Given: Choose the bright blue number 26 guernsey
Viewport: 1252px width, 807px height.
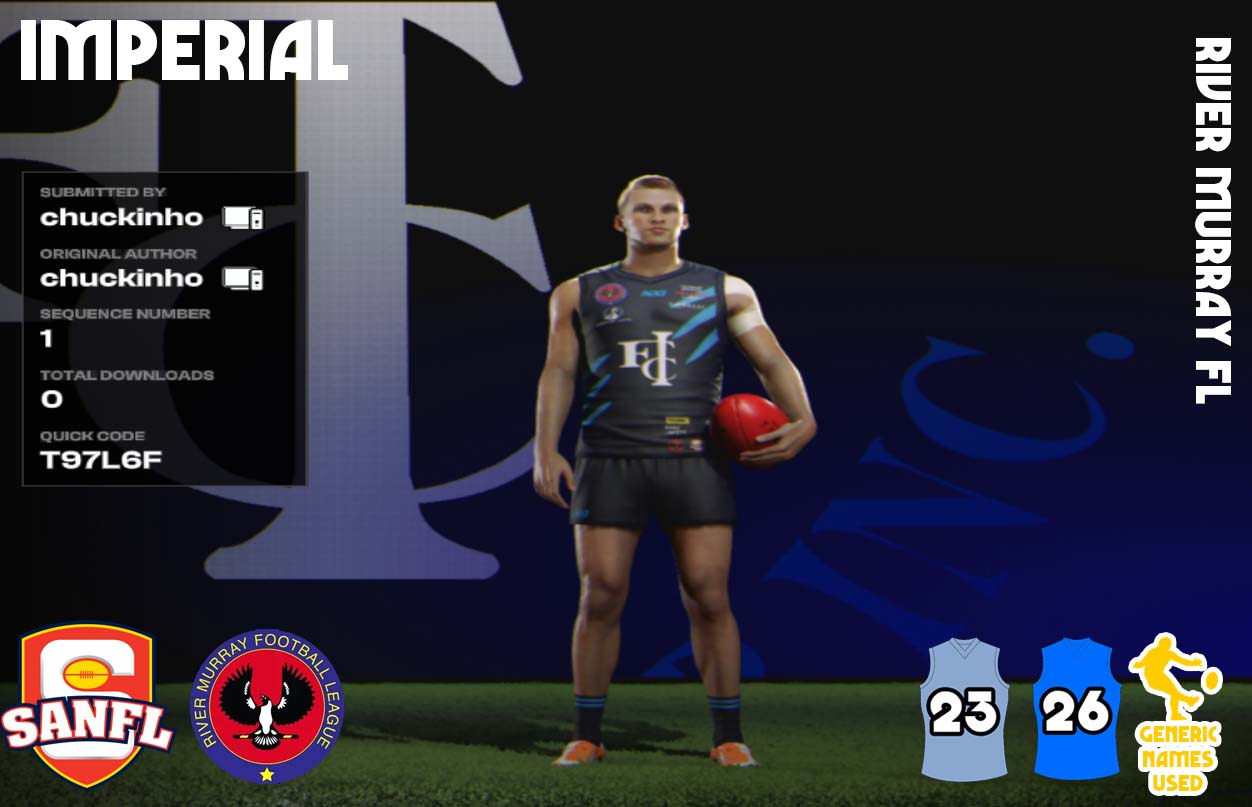Looking at the screenshot, I should [1076, 709].
